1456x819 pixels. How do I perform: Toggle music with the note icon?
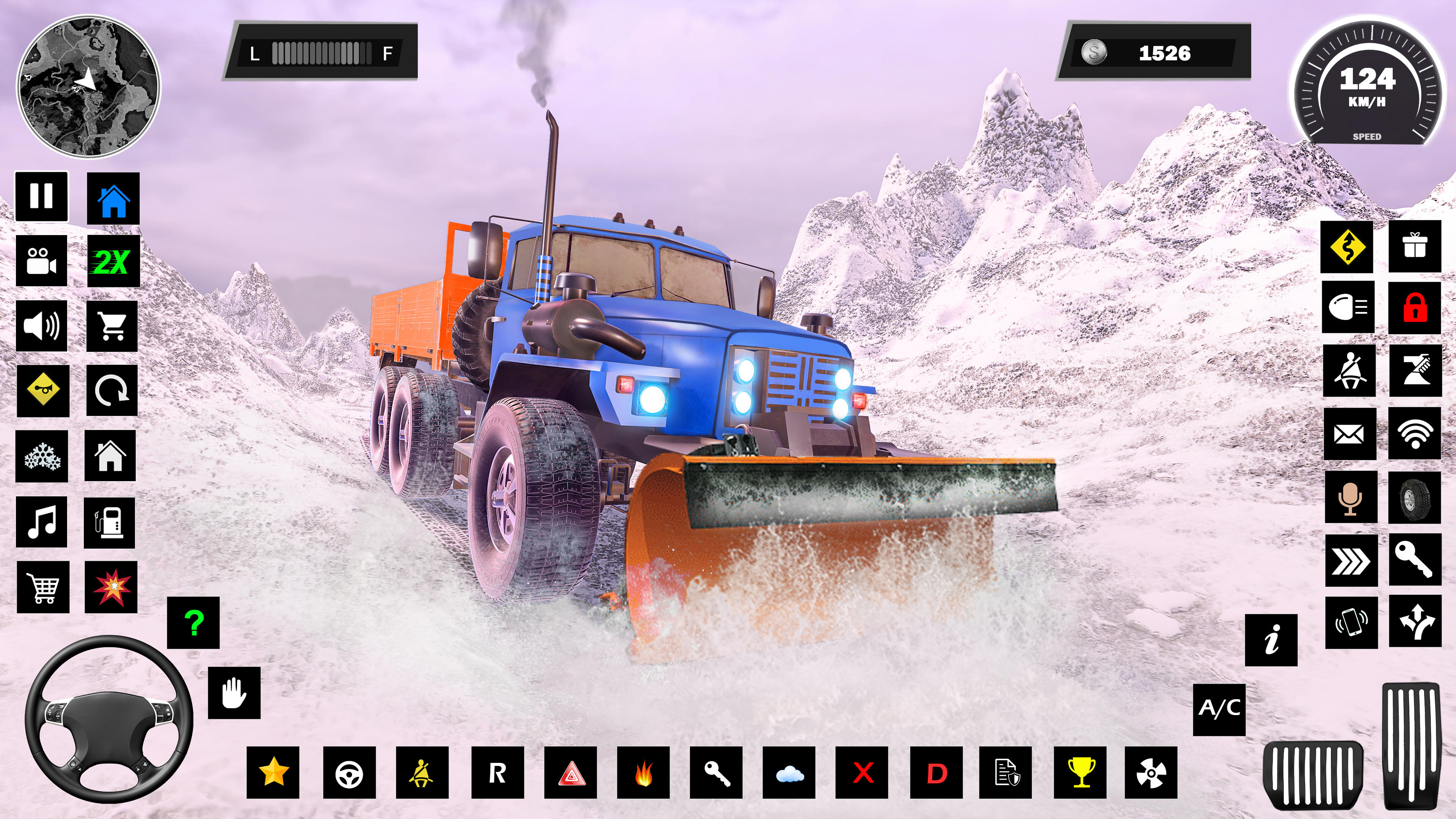pyautogui.click(x=42, y=521)
